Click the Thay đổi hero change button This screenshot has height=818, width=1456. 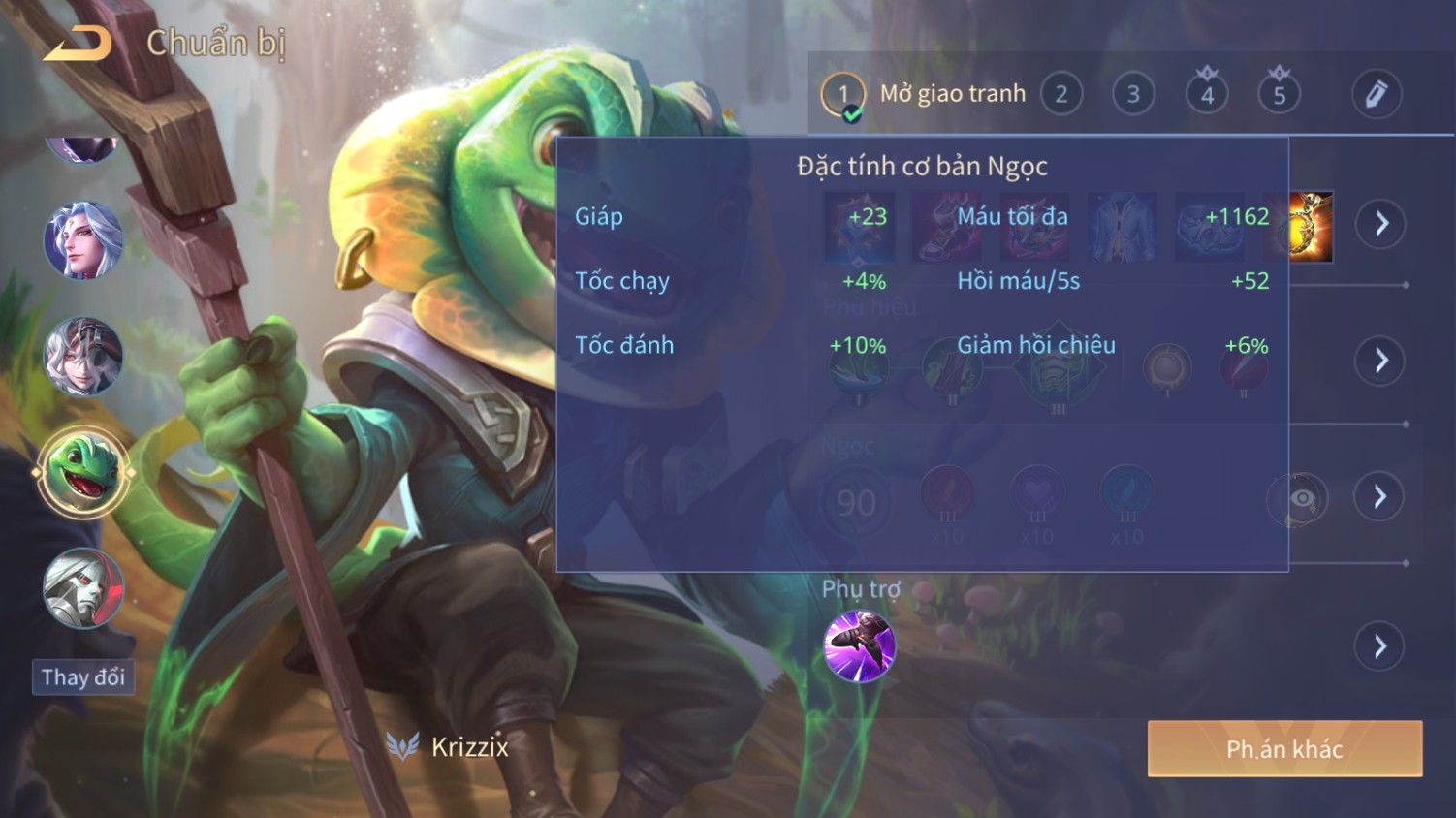tap(83, 676)
